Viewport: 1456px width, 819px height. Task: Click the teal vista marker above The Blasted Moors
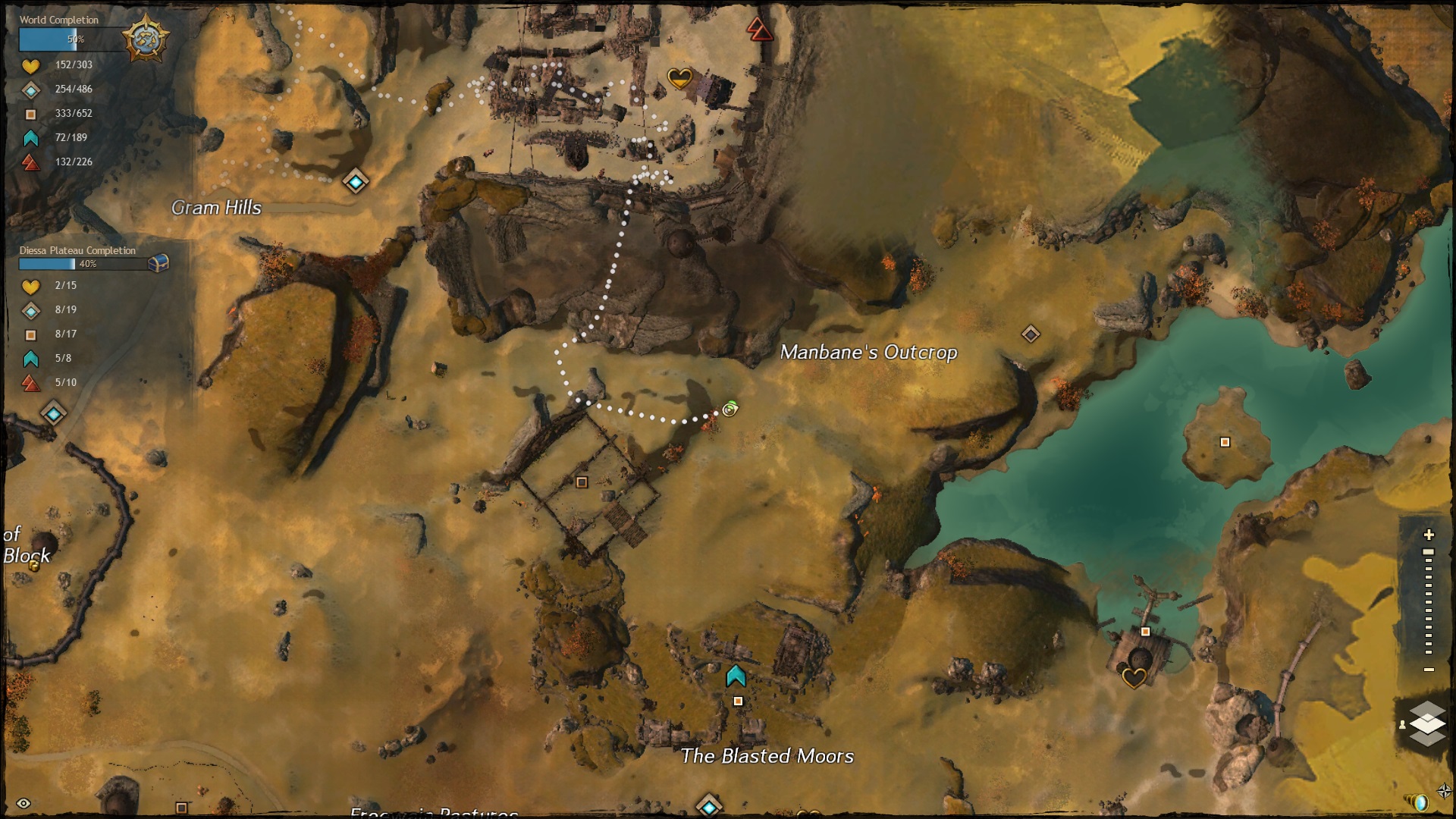pos(736,676)
